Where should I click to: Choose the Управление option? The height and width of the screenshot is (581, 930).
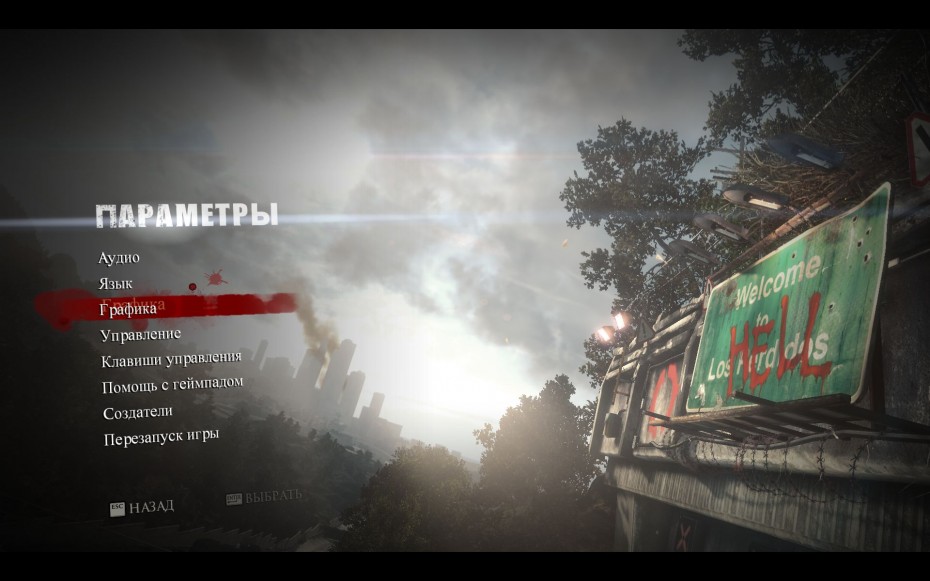(141, 334)
